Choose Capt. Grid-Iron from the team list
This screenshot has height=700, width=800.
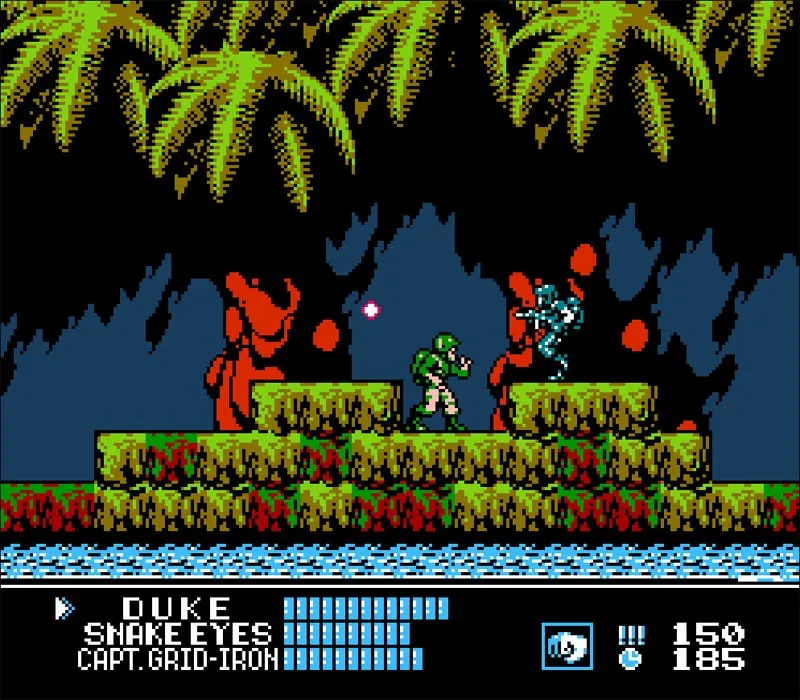click(177, 658)
